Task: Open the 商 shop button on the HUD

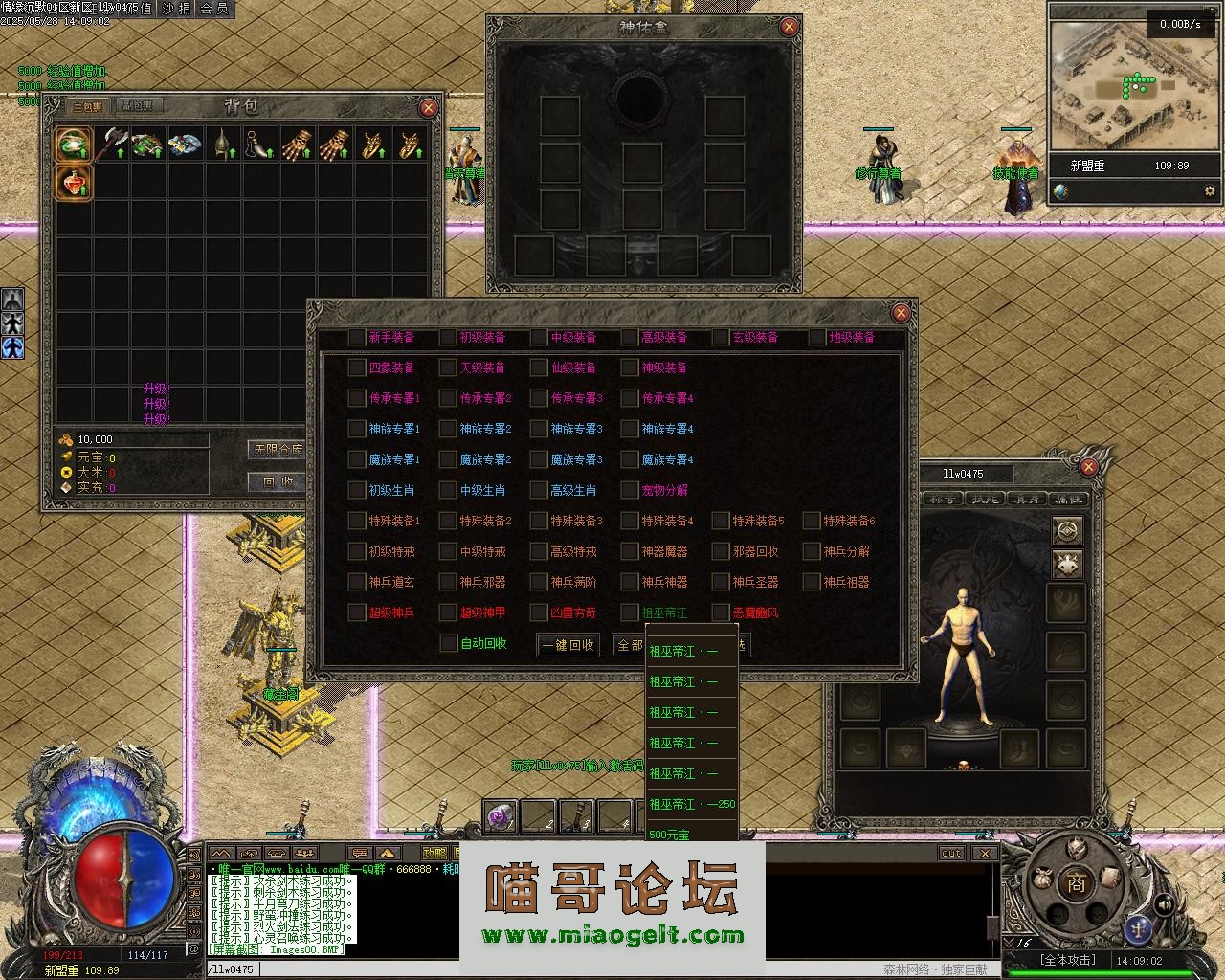Action: 1076,883
